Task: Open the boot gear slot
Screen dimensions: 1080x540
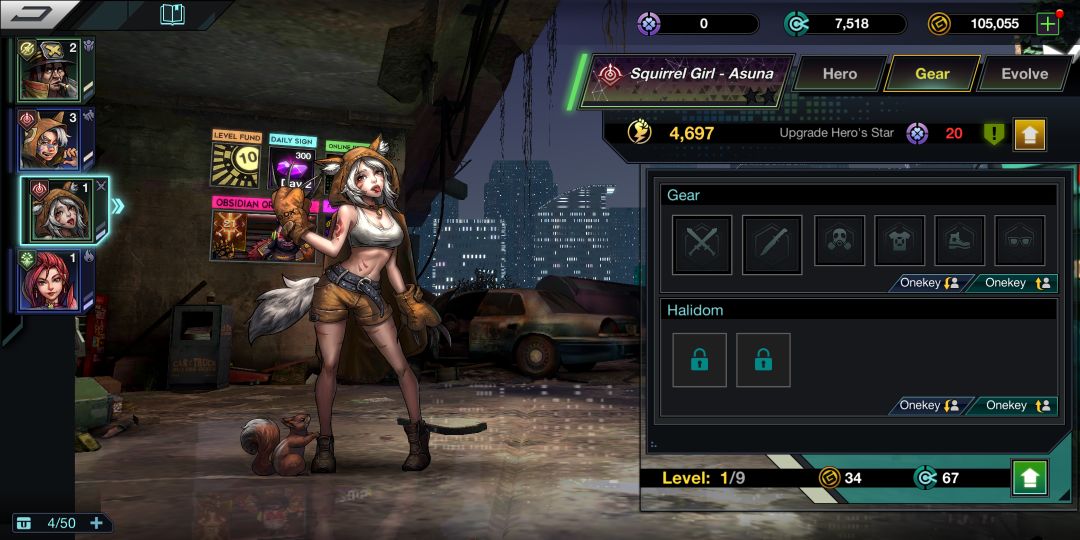Action: (x=960, y=241)
